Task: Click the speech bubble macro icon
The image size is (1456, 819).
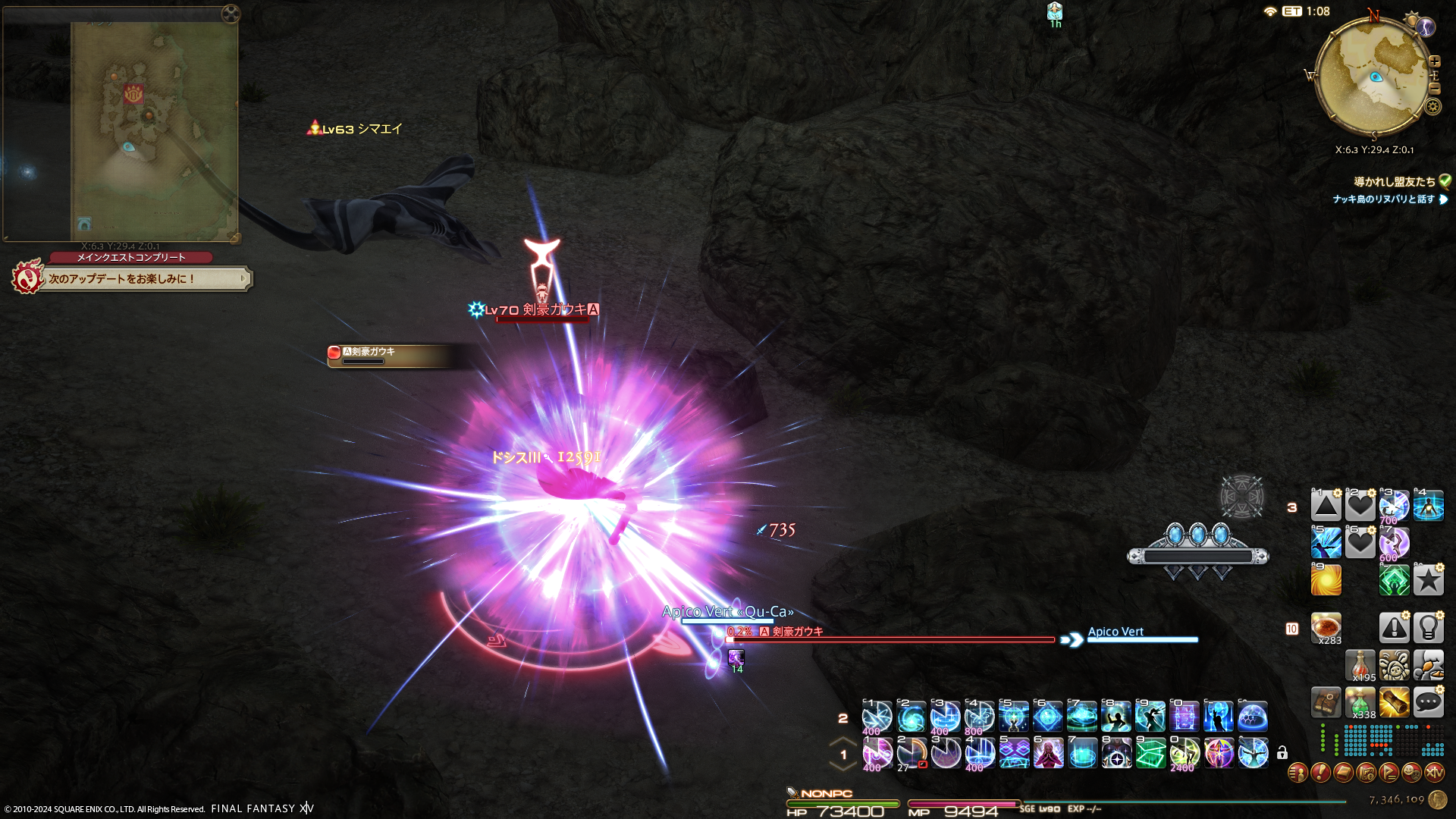Action: pos(1428,702)
